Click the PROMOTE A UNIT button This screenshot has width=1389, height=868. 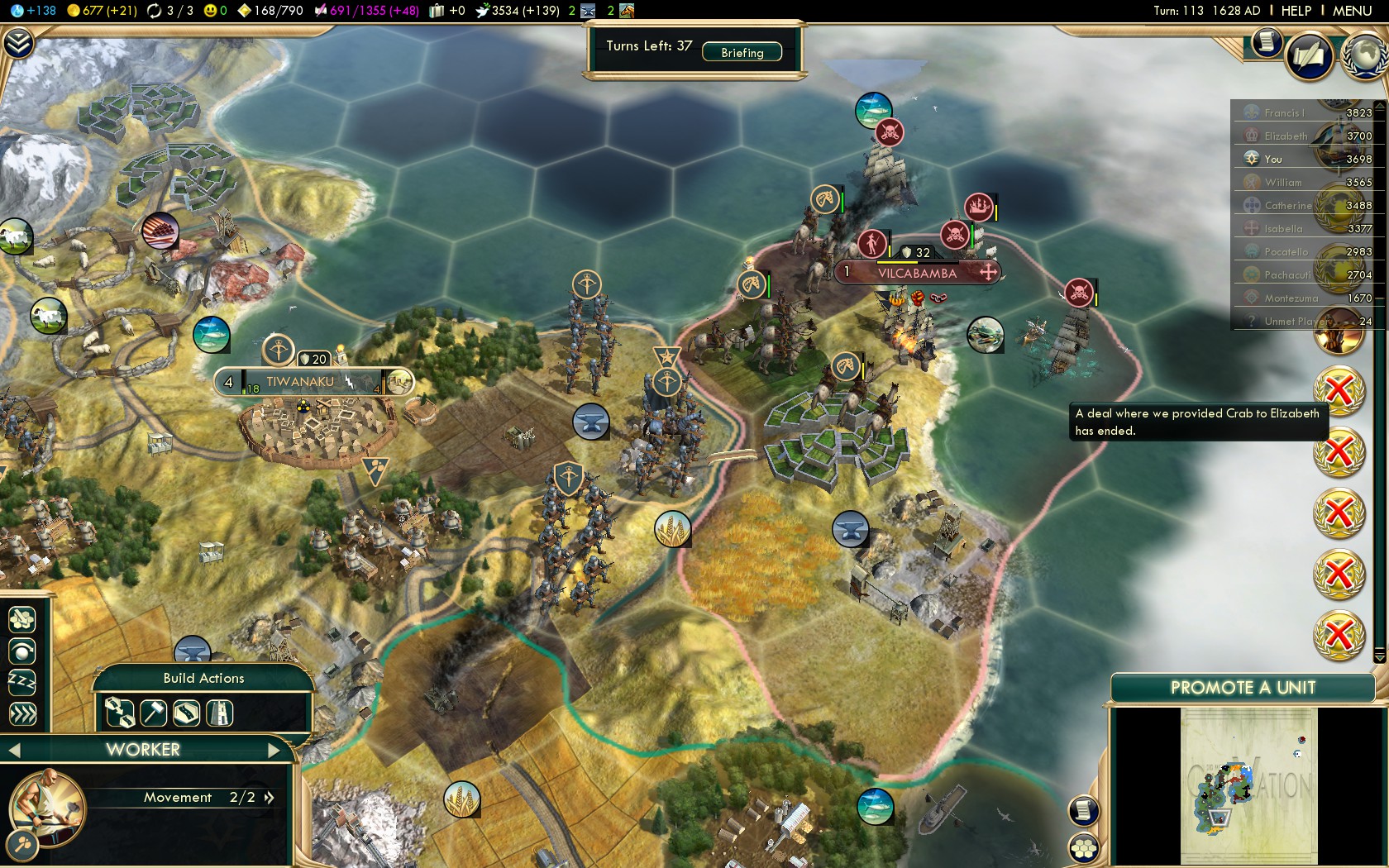[x=1242, y=688]
